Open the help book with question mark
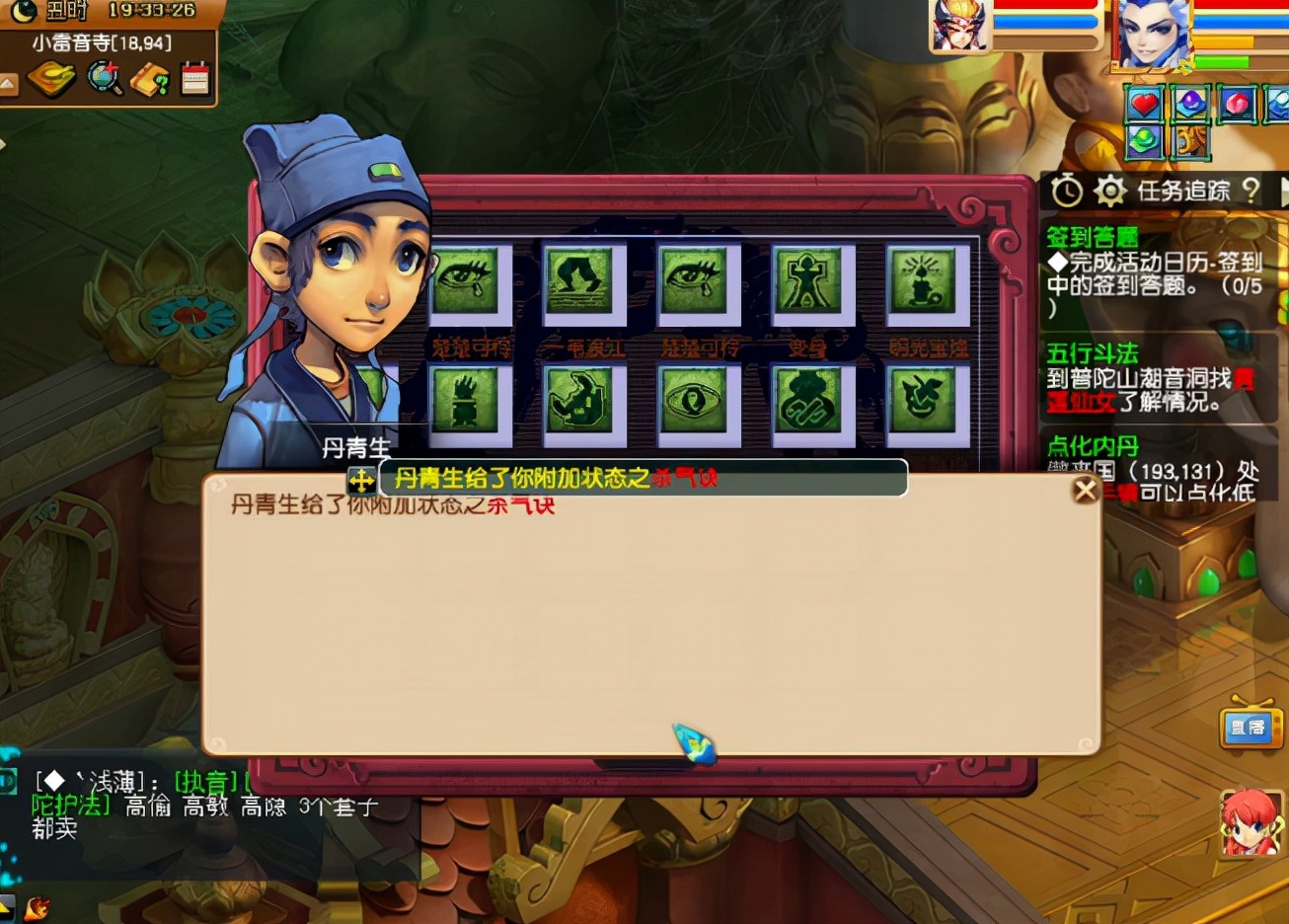The height and width of the screenshot is (924, 1289). click(150, 79)
